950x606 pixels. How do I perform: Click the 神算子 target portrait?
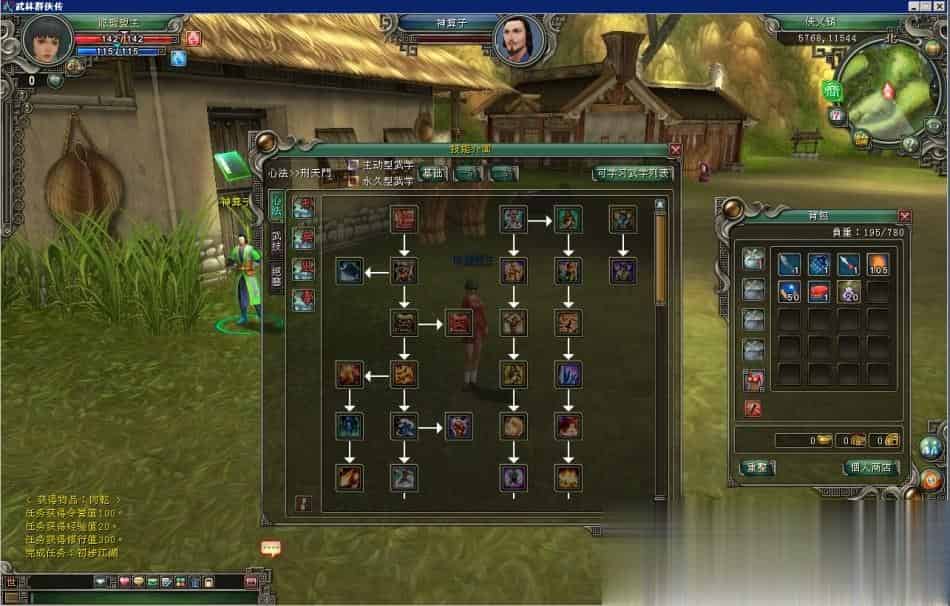[x=518, y=40]
